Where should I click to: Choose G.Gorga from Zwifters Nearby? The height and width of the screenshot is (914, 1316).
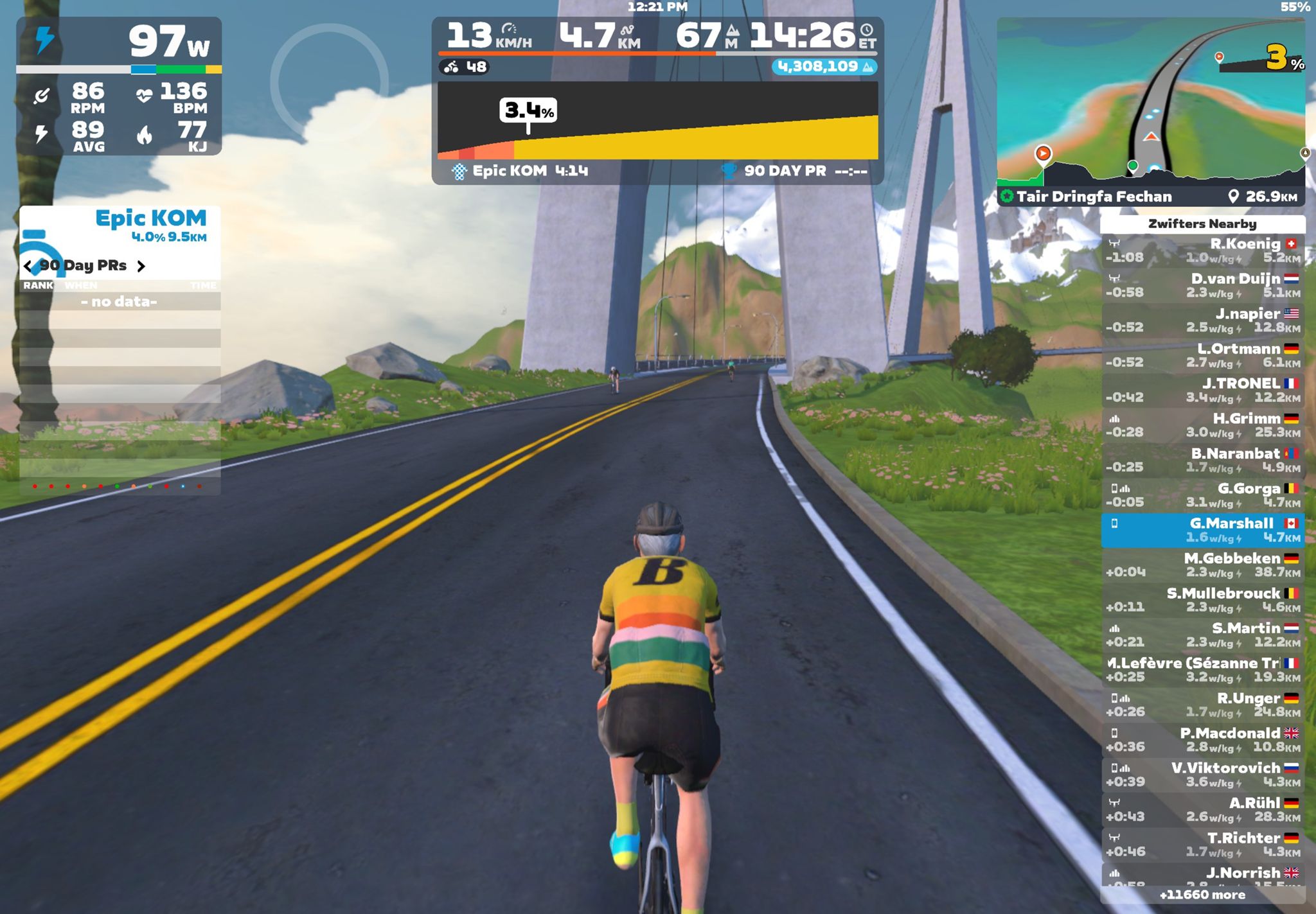(x=1202, y=495)
